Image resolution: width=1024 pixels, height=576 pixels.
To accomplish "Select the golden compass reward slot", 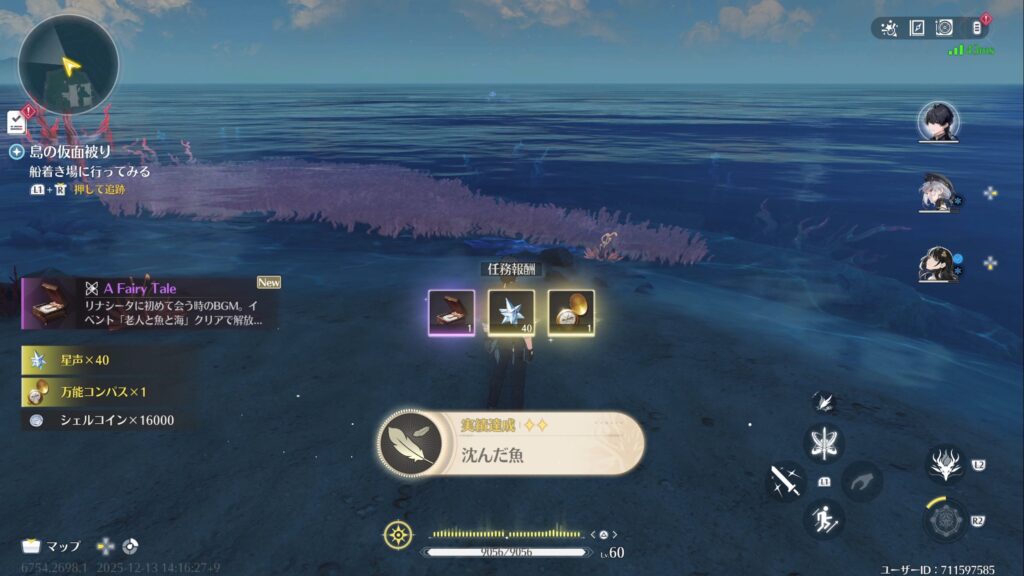I will tap(571, 313).
